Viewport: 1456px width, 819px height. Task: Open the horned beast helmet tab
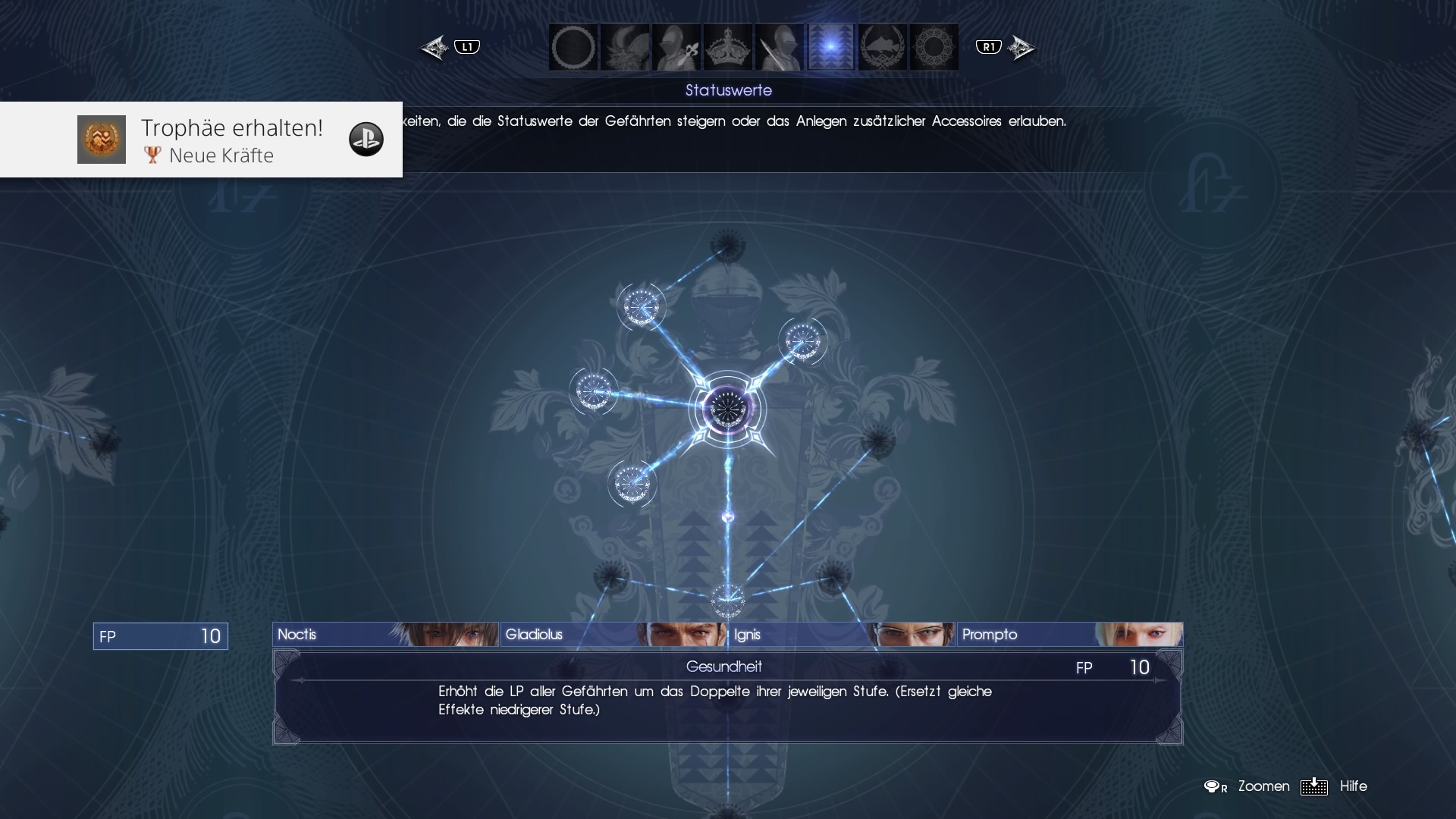(625, 47)
